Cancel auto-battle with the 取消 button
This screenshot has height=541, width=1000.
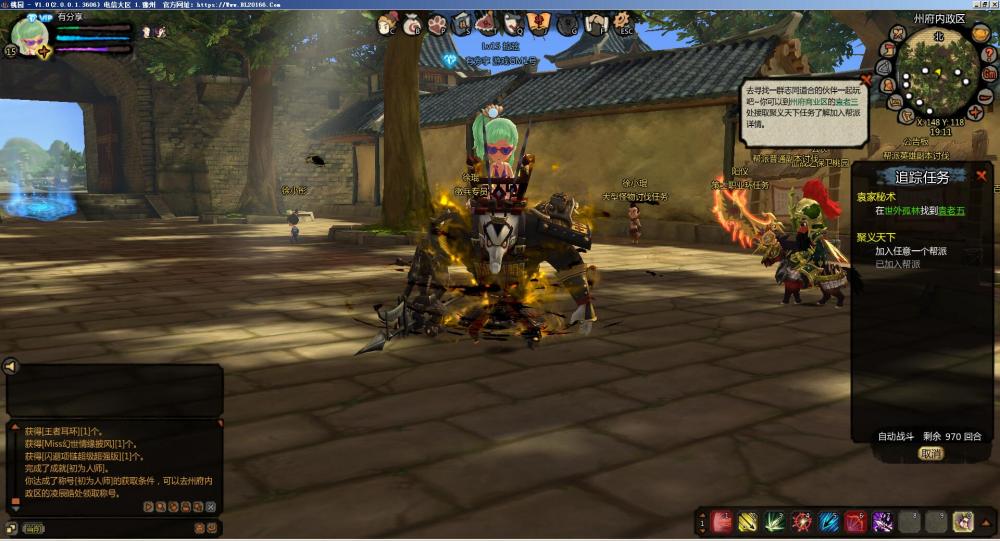tap(931, 453)
